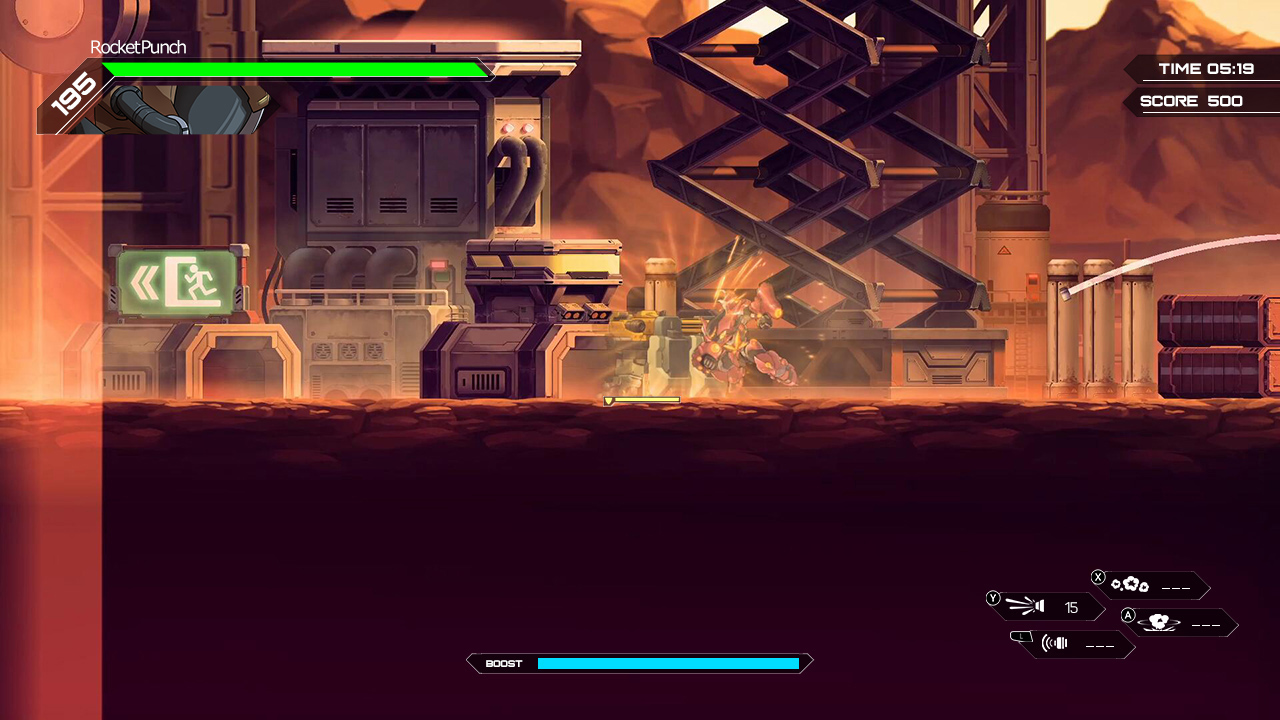The image size is (1280, 720).
Task: Click the L shoulder-button label on the sonic weapon
Action: click(x=1022, y=637)
